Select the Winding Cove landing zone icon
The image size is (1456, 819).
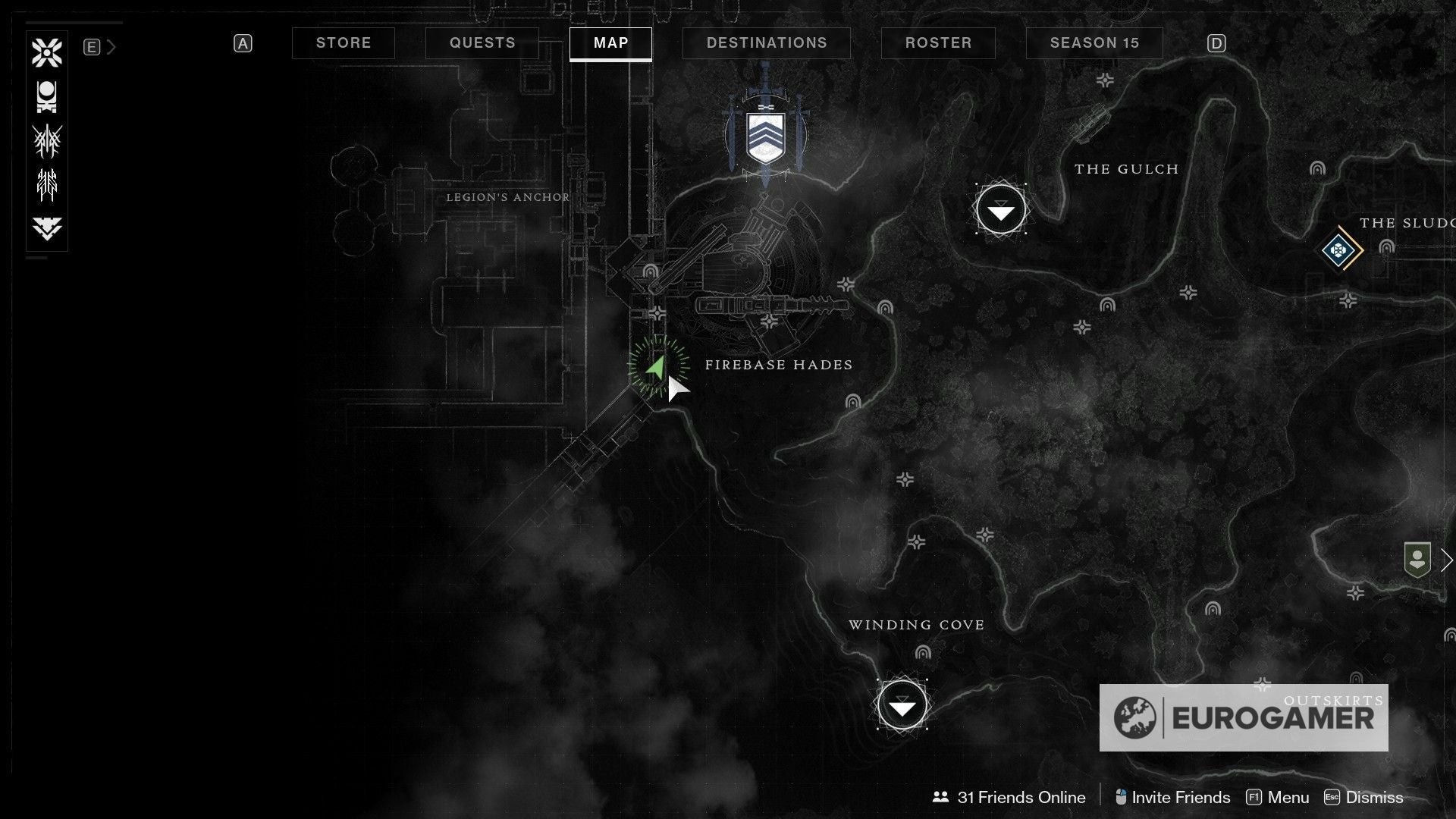[x=902, y=704]
